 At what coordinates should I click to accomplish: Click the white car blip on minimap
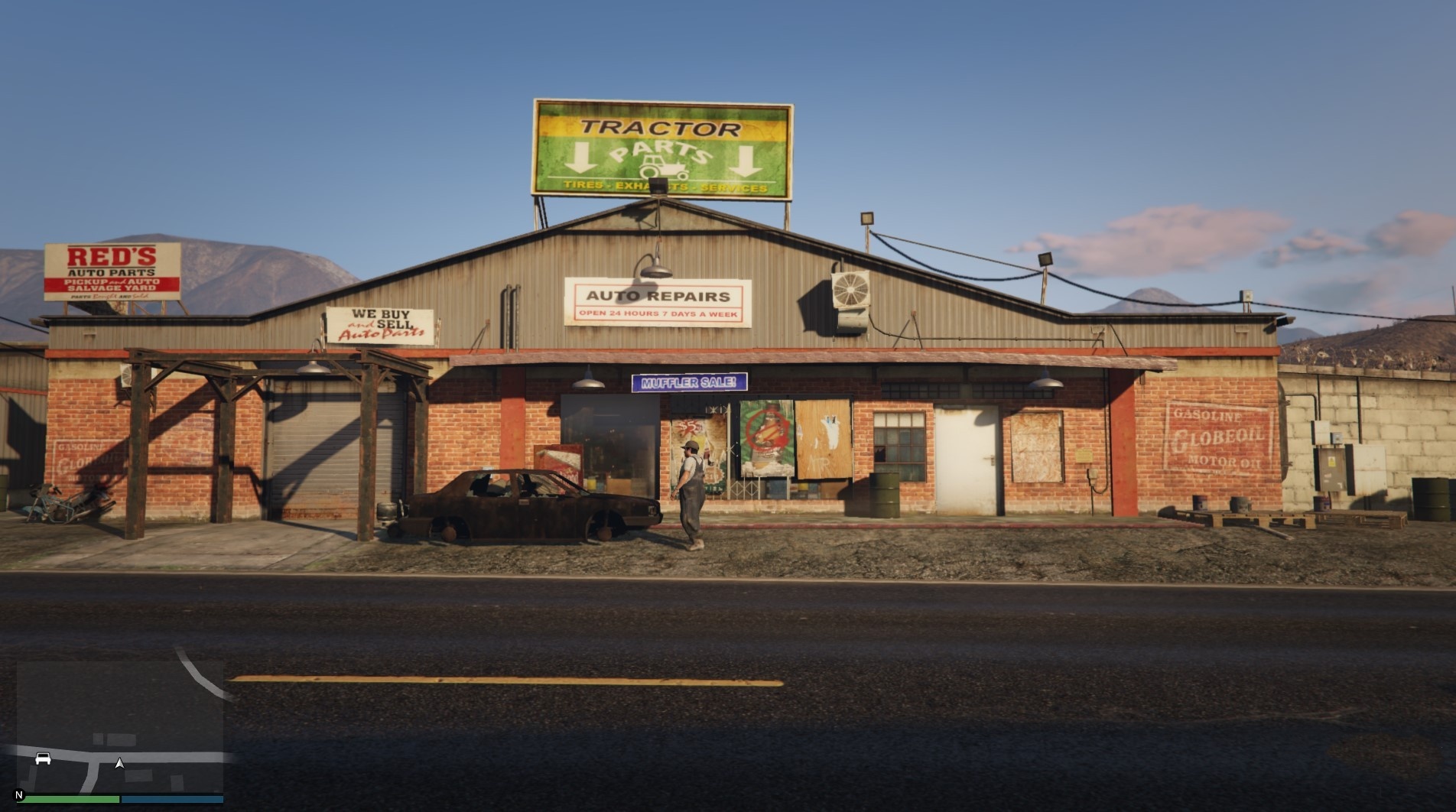[42, 758]
